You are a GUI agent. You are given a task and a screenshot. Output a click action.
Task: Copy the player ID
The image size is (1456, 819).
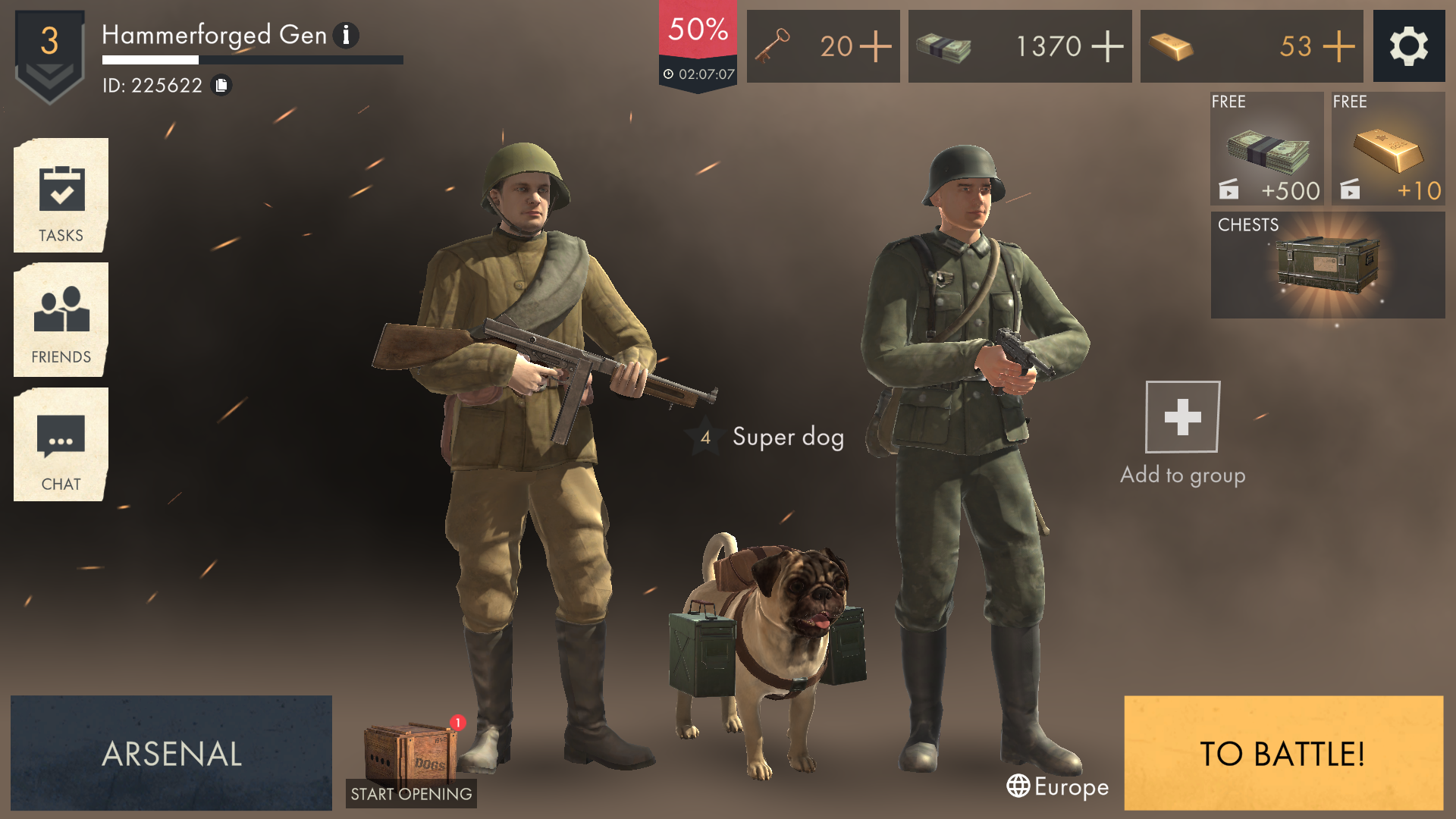221,86
